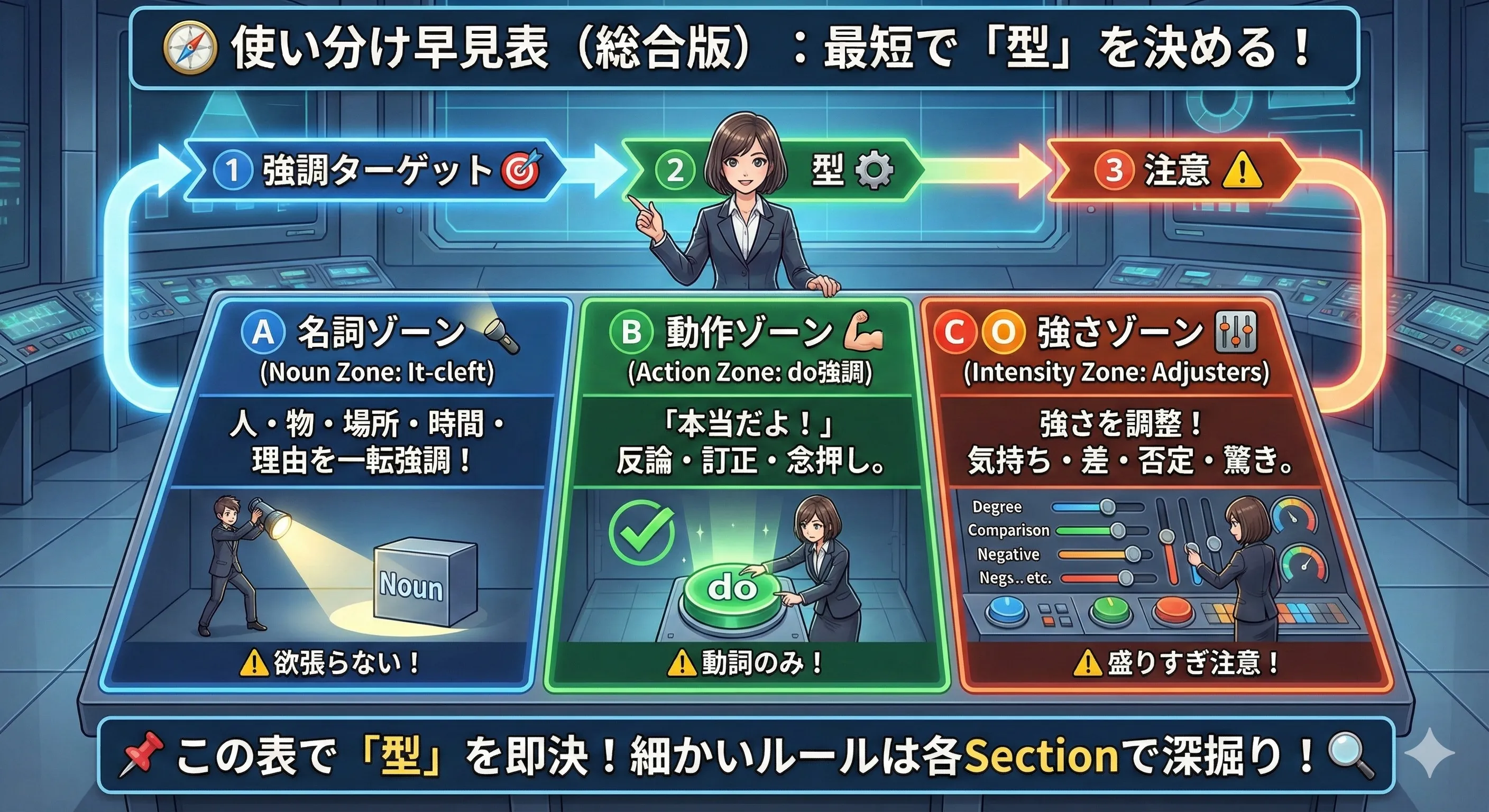Click the Degree slider handle
This screenshot has height=812, width=1489.
point(1108,507)
